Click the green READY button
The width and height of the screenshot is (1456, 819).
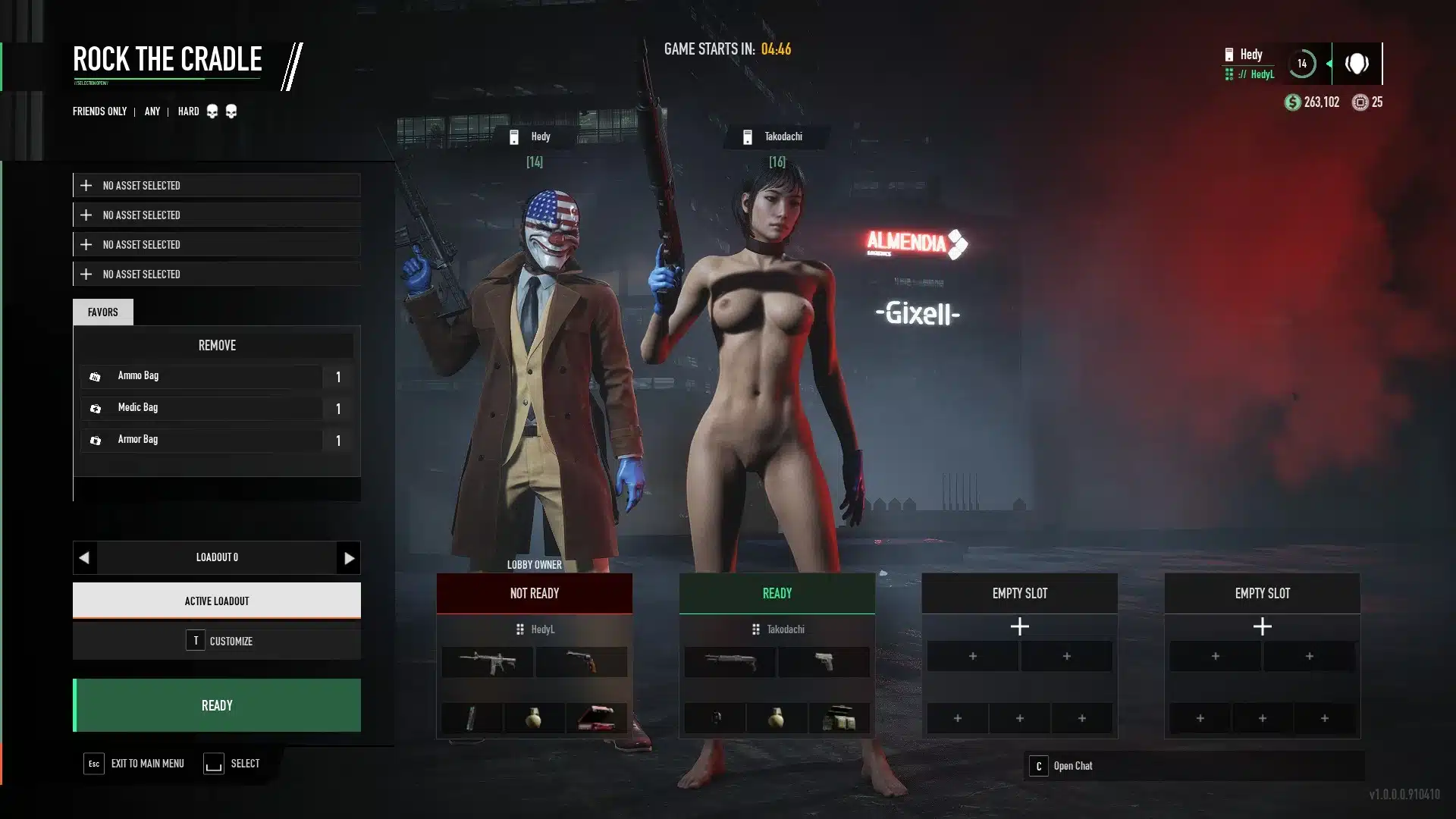217,705
